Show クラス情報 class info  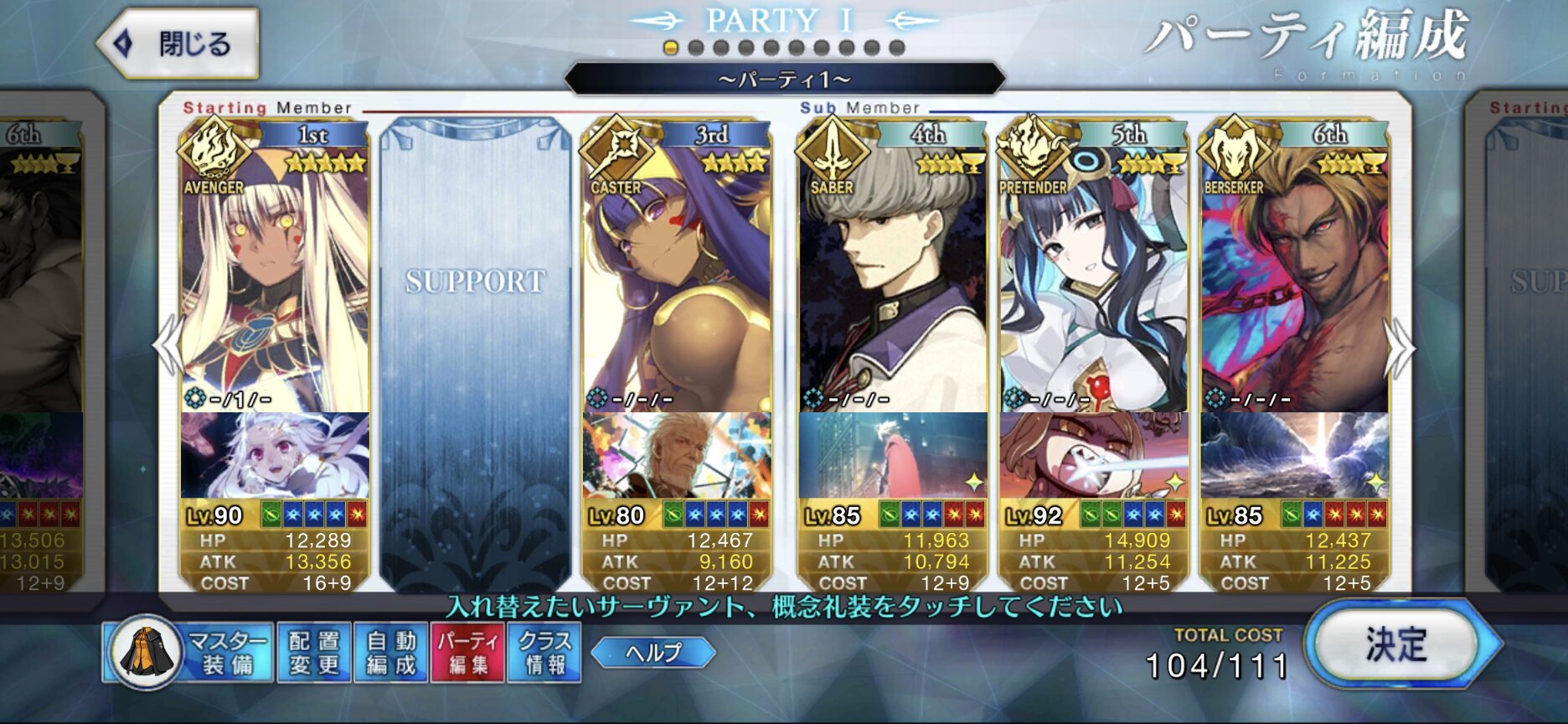coord(544,653)
